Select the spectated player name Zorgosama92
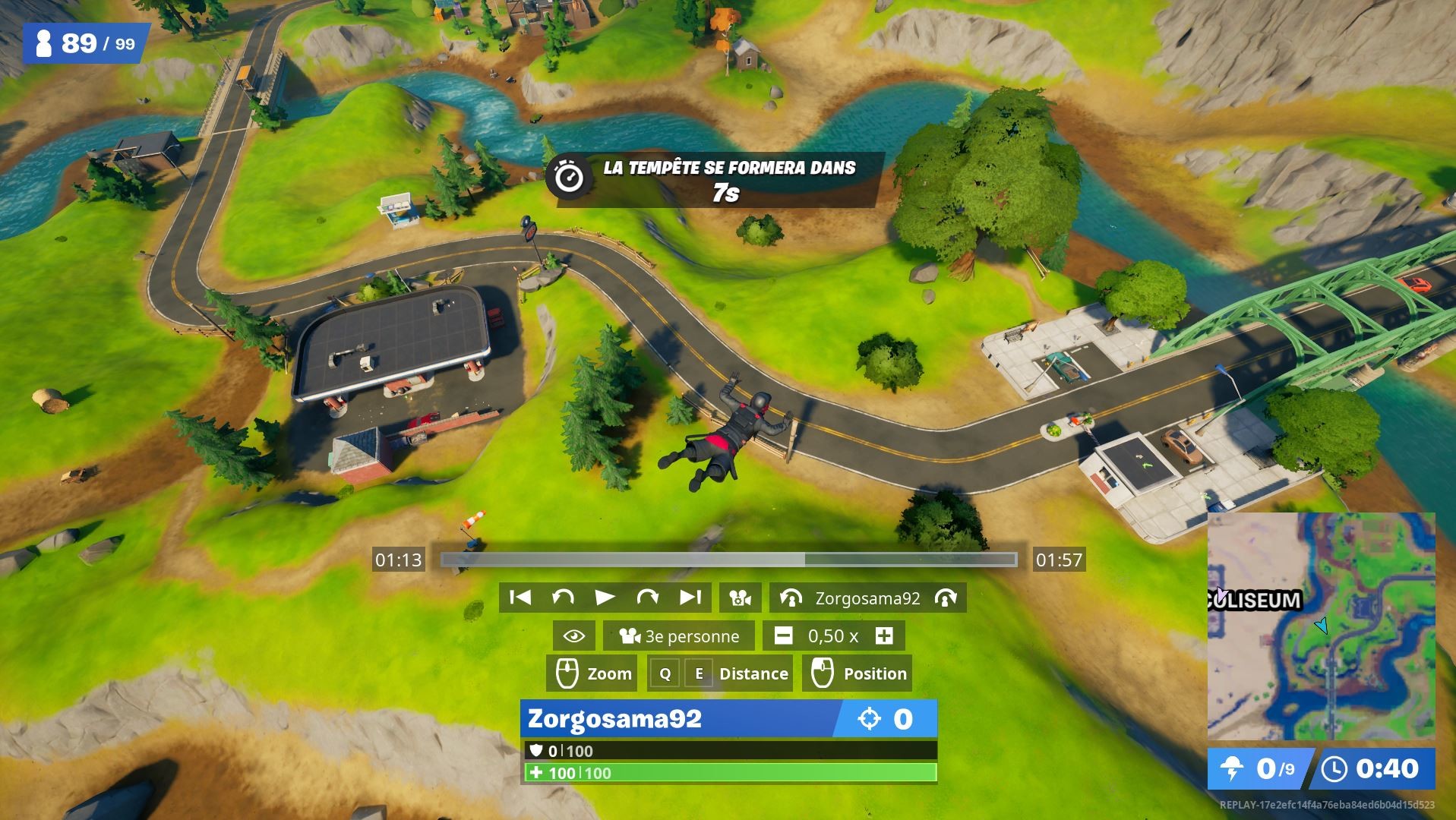The width and height of the screenshot is (1456, 820). click(x=866, y=598)
